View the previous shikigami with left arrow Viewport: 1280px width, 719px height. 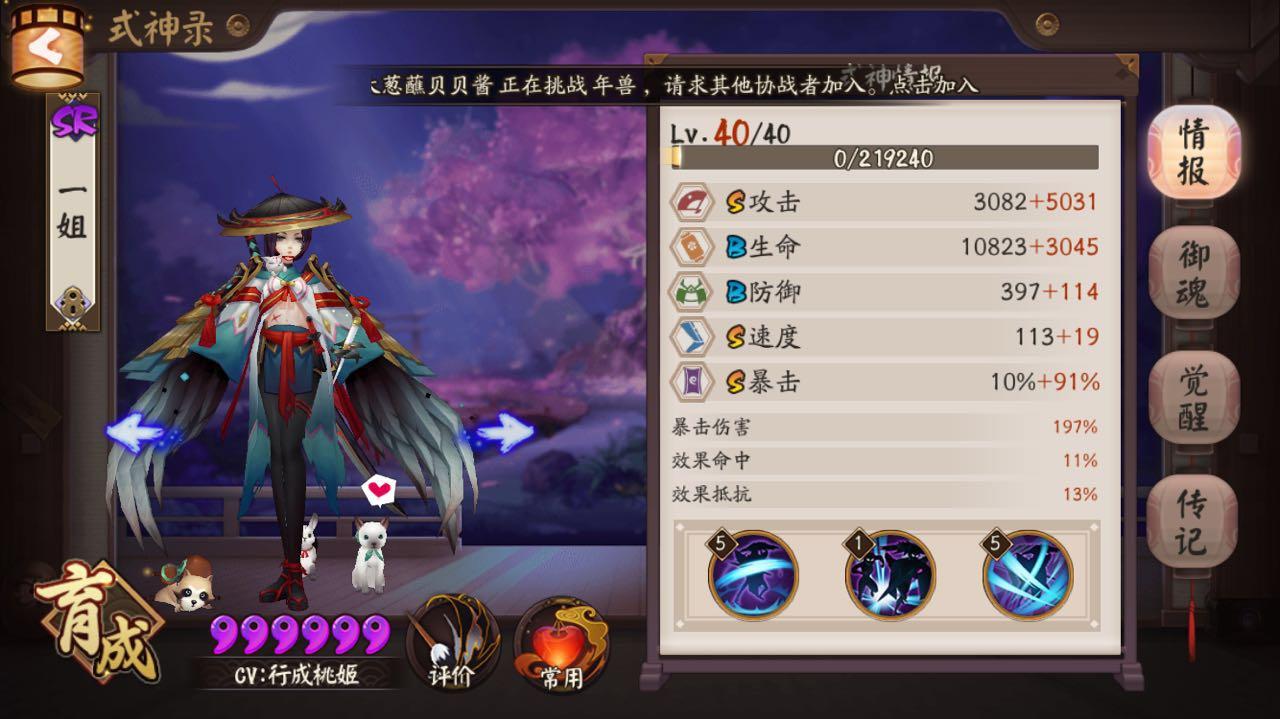(x=136, y=432)
